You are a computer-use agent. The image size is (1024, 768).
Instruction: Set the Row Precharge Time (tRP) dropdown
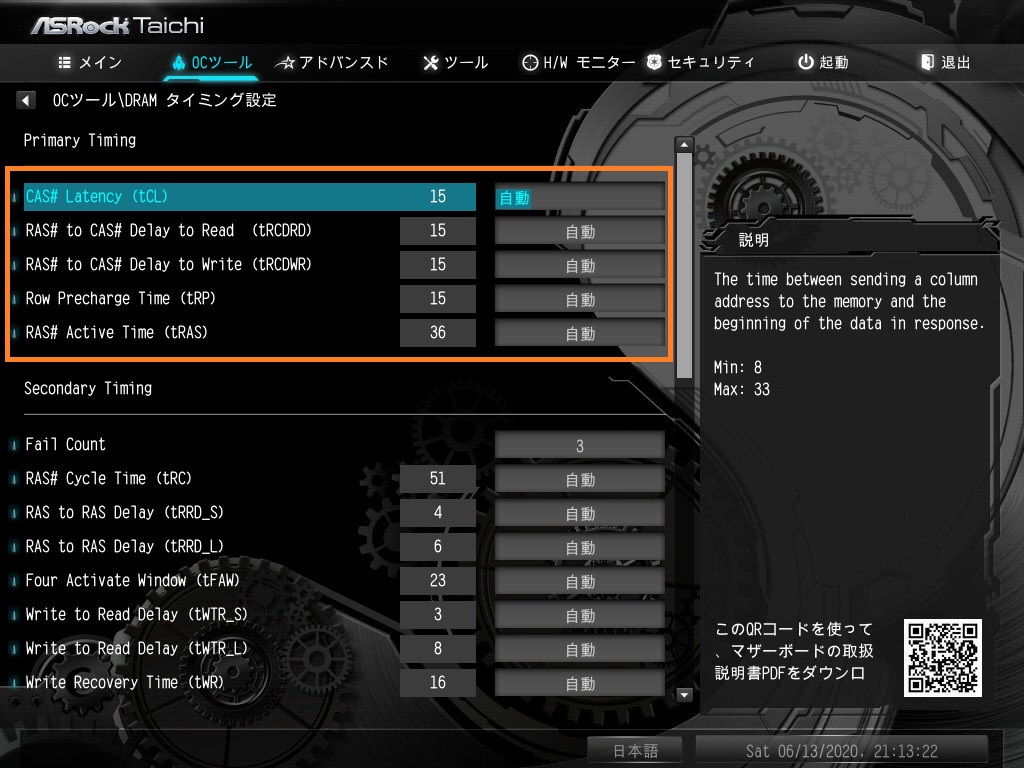coord(580,299)
